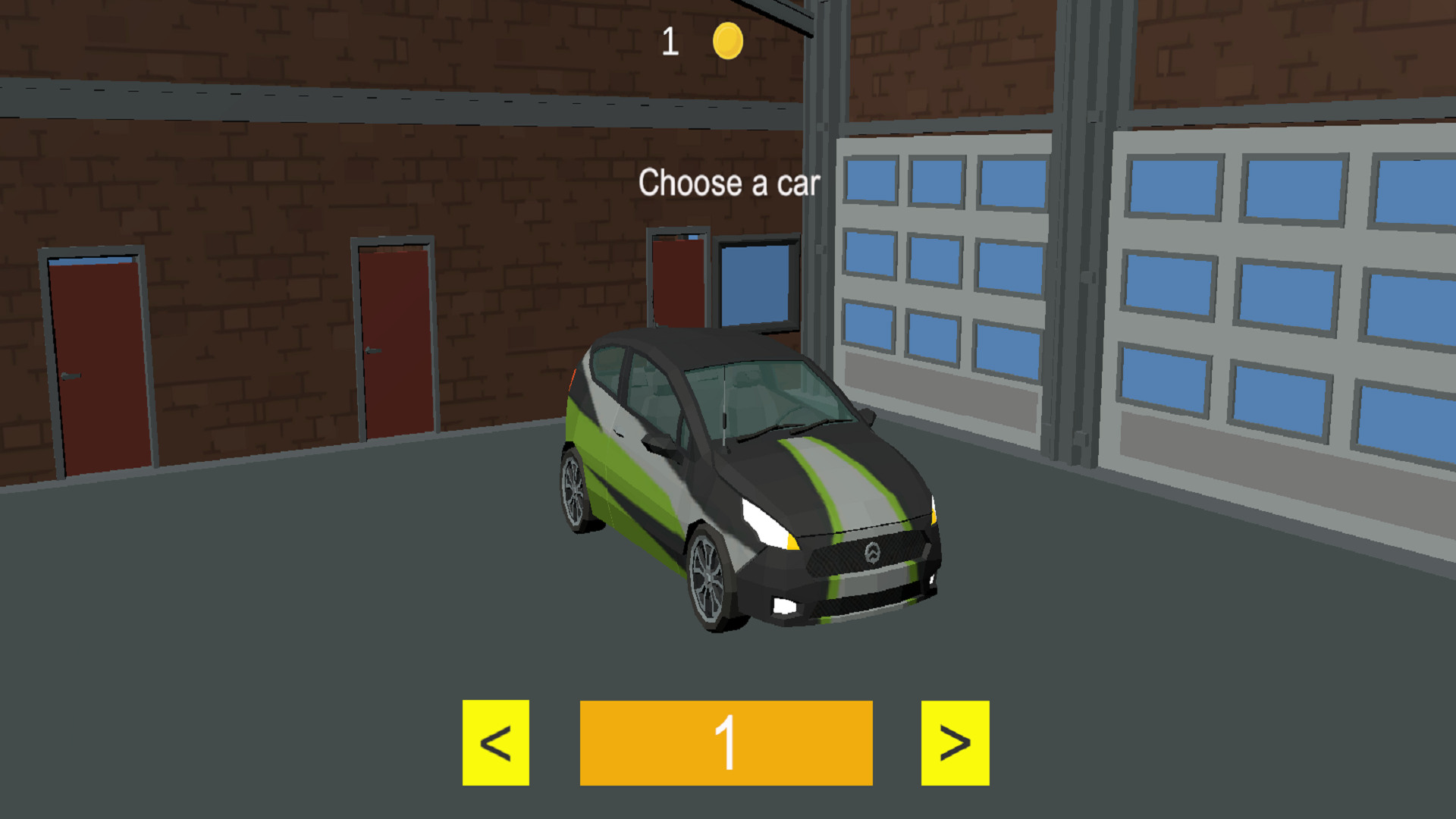Viewport: 1456px width, 819px height.
Task: Click the Choose a car title text
Action: [x=730, y=183]
